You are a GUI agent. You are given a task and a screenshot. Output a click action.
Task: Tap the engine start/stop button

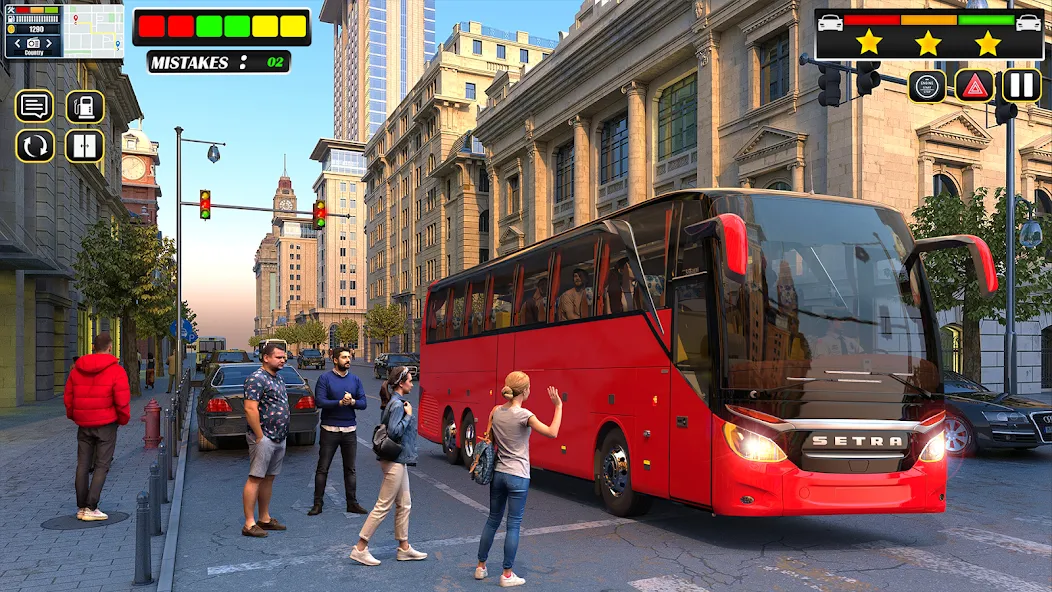(x=927, y=86)
